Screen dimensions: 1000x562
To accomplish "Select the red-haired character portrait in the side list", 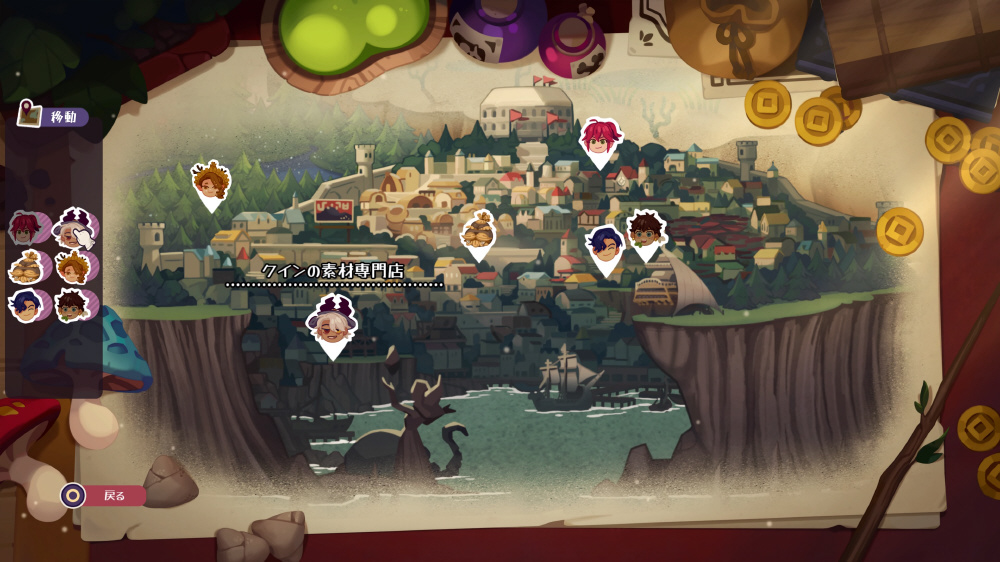I will click(25, 229).
